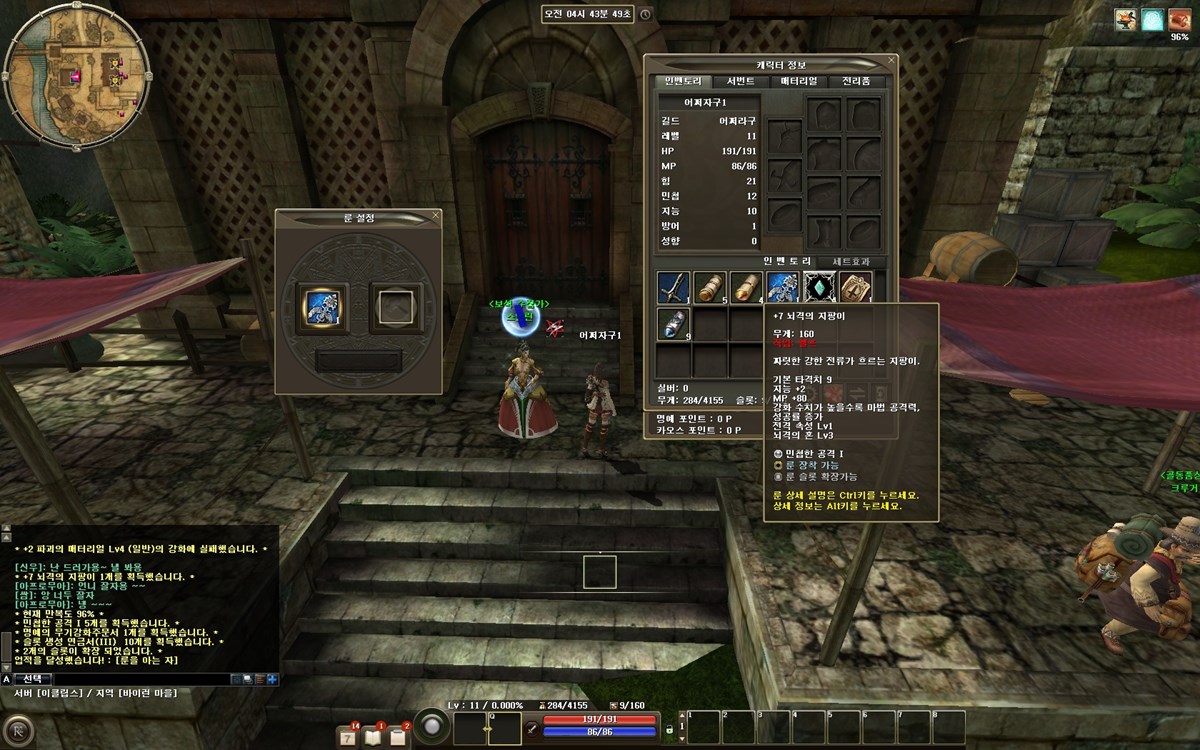Close the 룬 설정 rune window
Image resolution: width=1200 pixels, height=750 pixels.
(x=435, y=215)
